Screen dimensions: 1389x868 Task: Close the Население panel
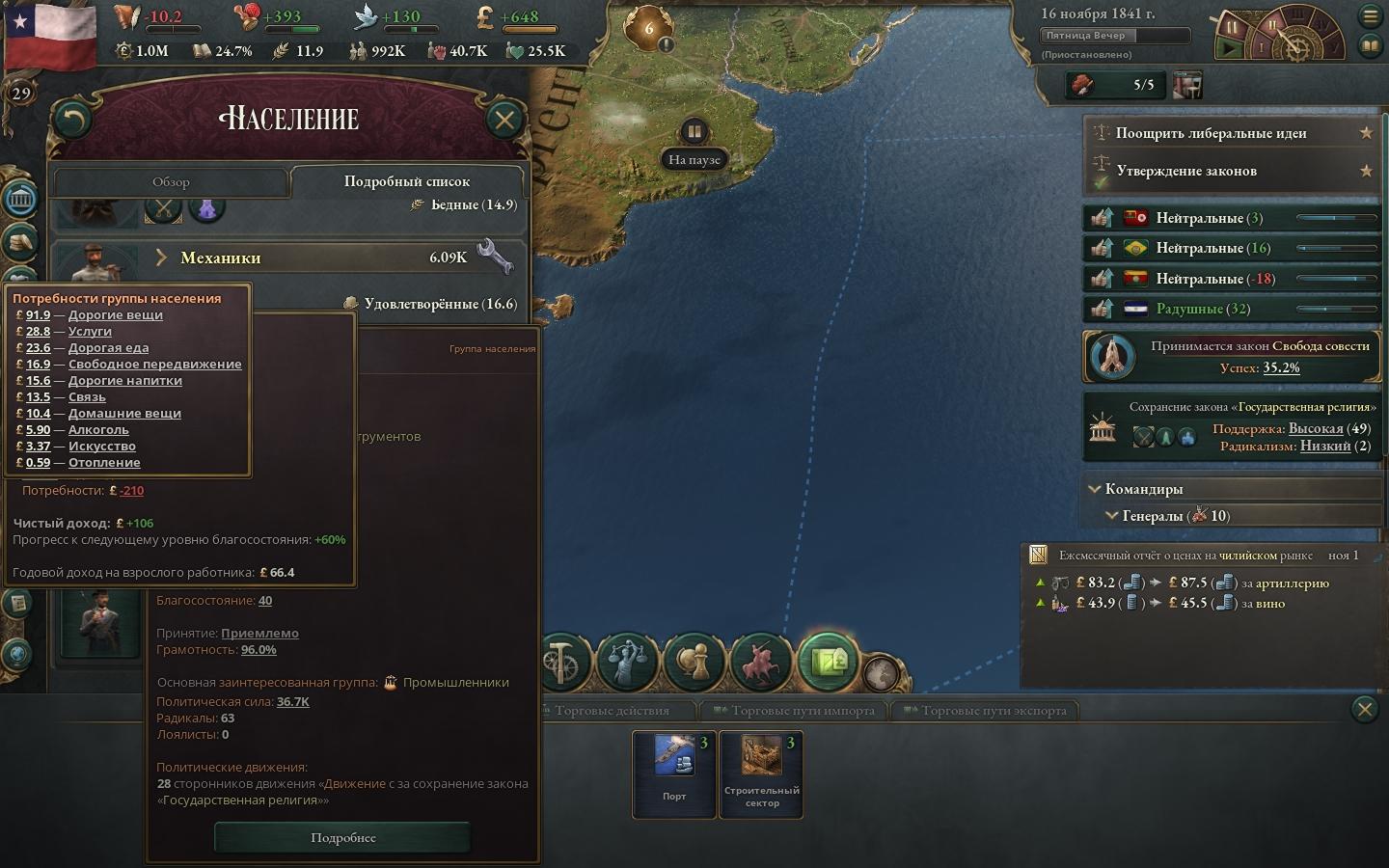[x=504, y=120]
